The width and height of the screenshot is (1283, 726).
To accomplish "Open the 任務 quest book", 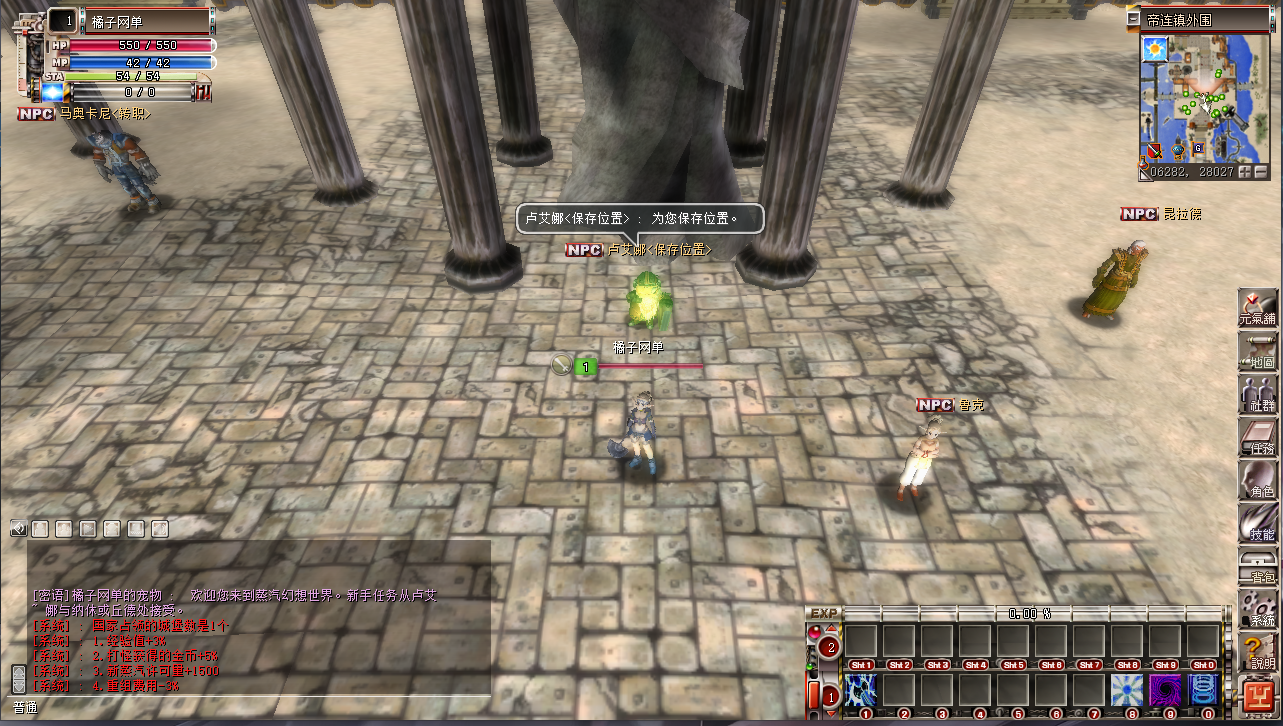I will 1257,436.
